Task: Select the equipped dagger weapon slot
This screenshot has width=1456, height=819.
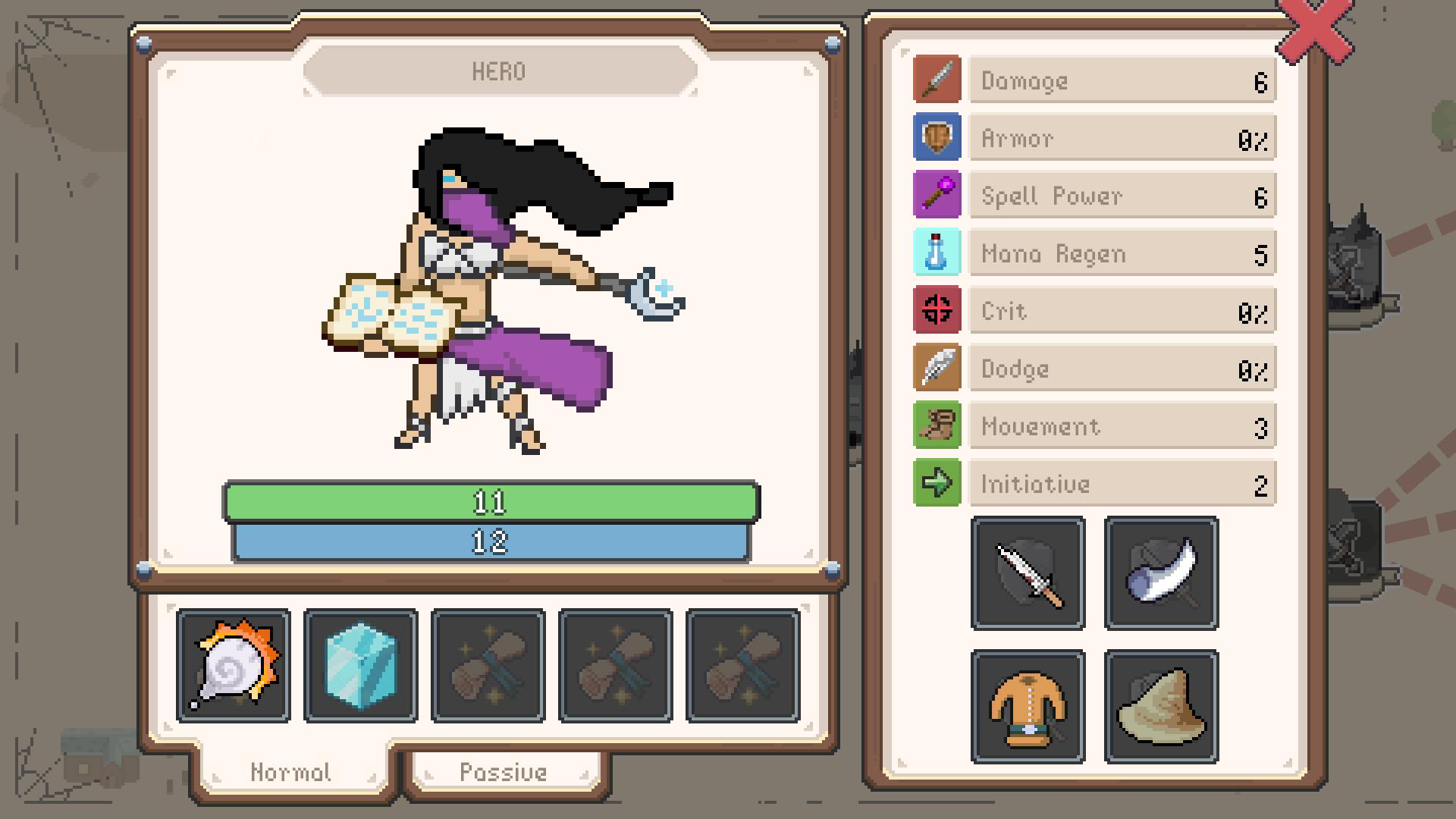Action: click(1028, 573)
